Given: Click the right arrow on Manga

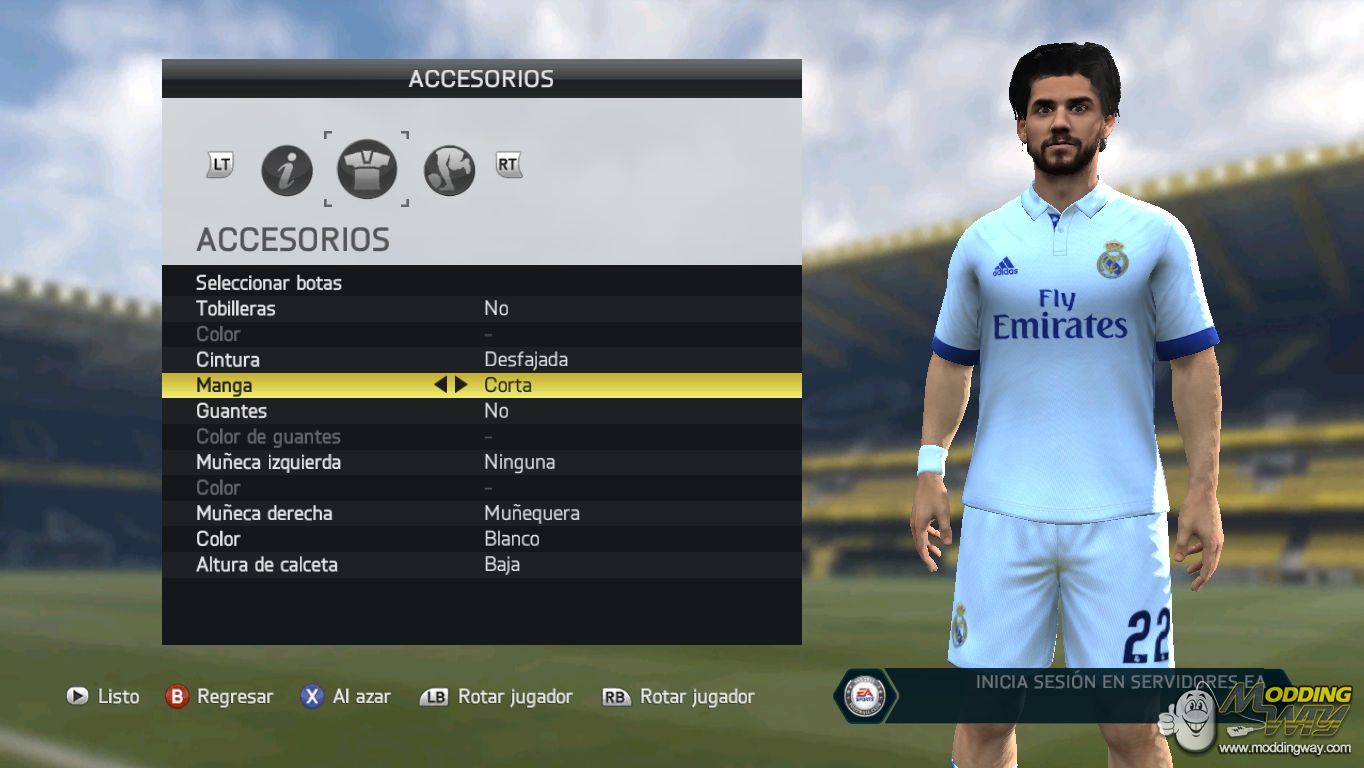Looking at the screenshot, I should pyautogui.click(x=461, y=385).
